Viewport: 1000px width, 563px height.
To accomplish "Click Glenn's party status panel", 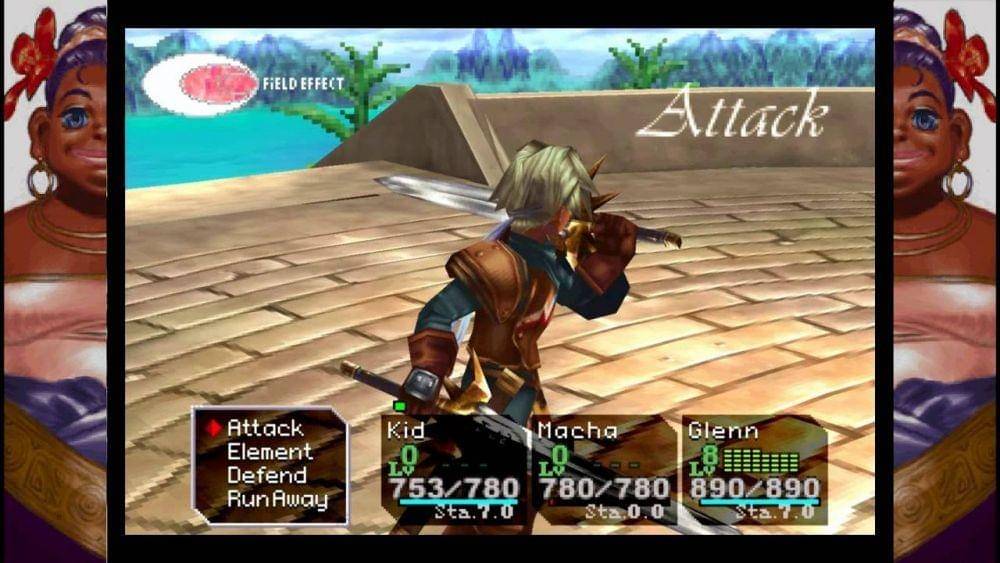I will pyautogui.click(x=754, y=470).
